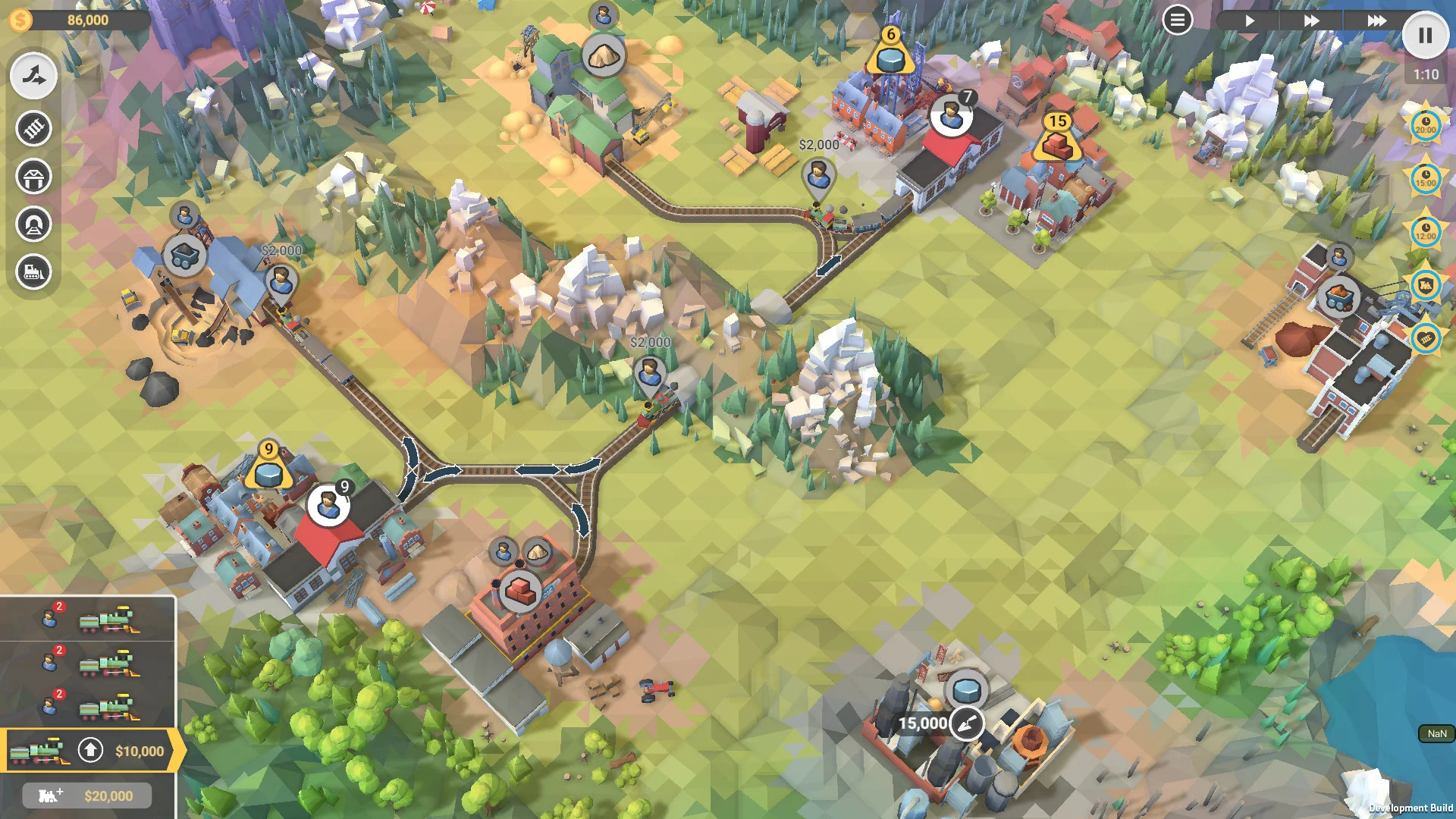The height and width of the screenshot is (819, 1456).
Task: Buy a new train for $20,000
Action: [87, 795]
